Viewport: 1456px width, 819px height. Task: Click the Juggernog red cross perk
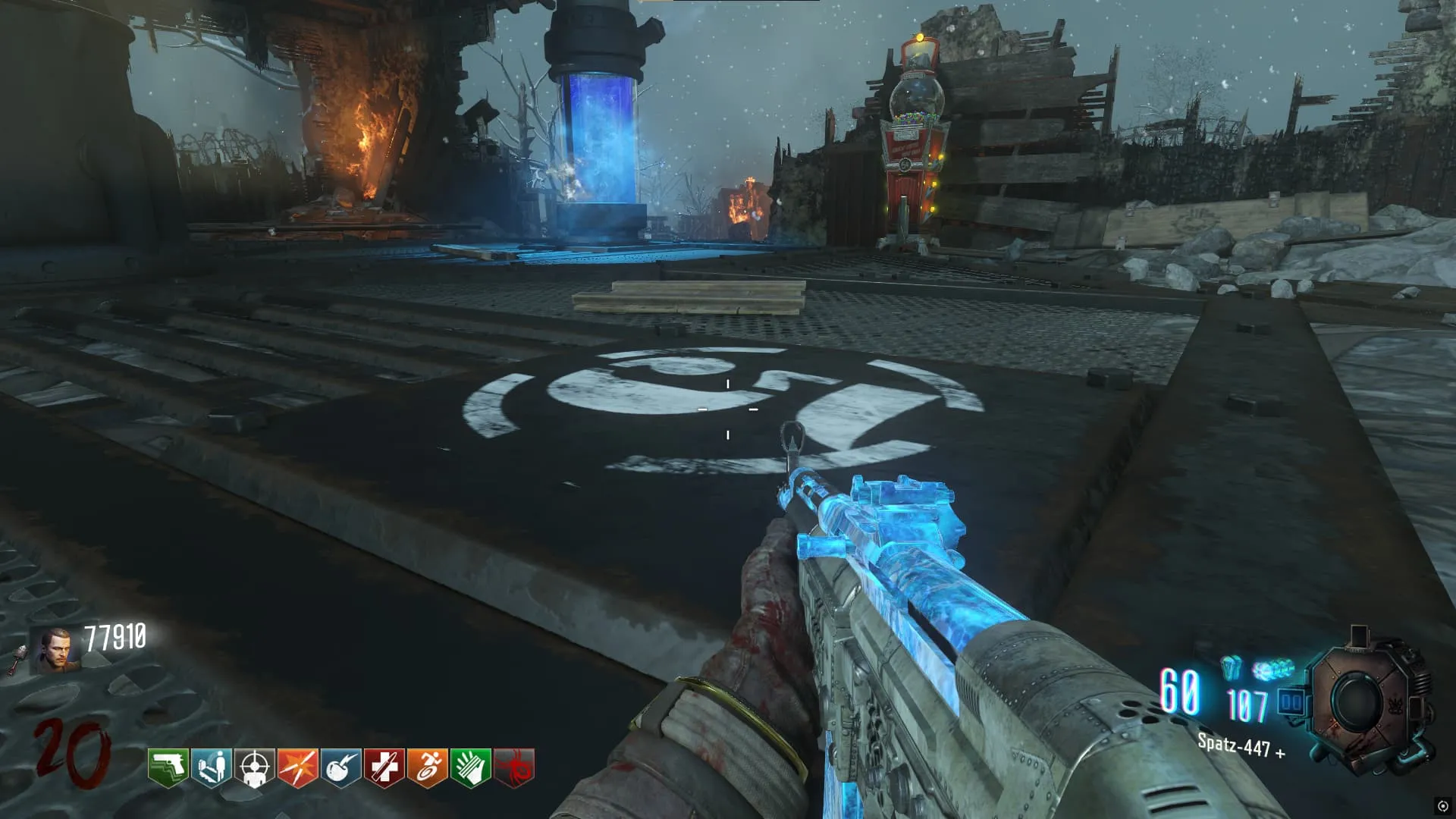click(x=384, y=767)
